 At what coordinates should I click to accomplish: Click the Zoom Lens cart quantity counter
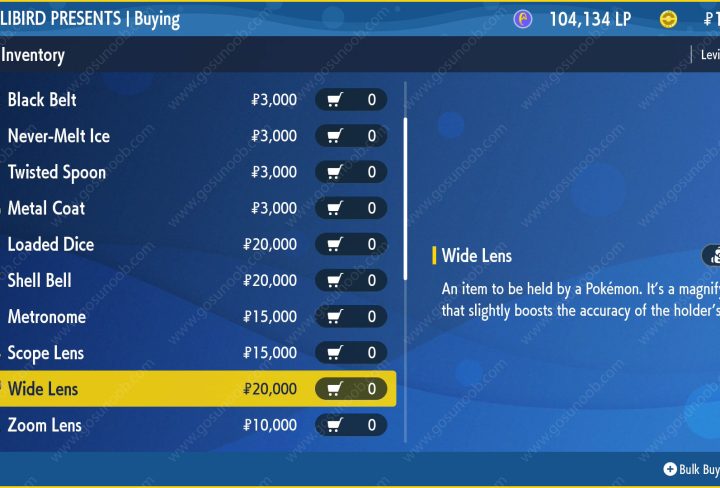351,425
